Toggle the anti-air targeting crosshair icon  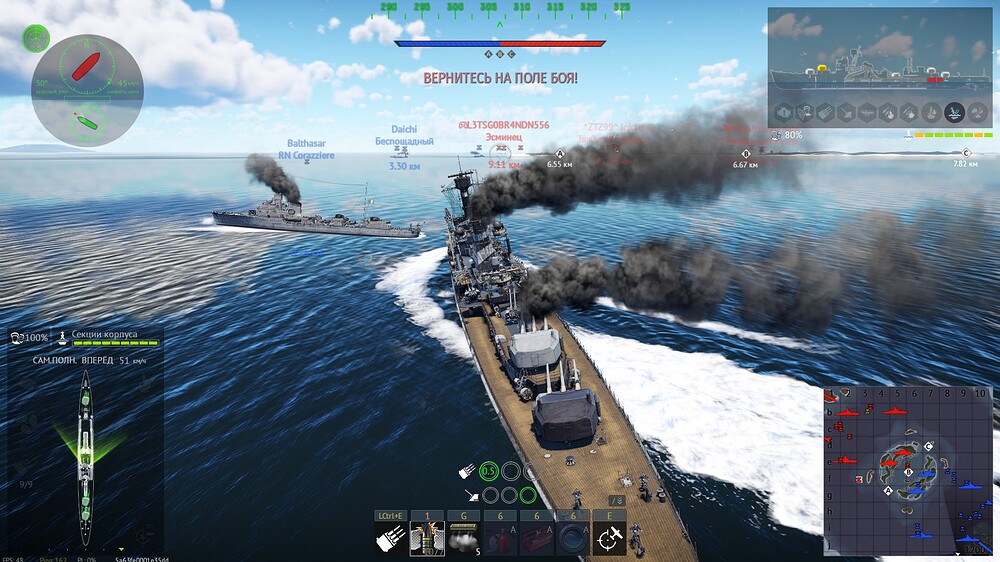pos(608,538)
